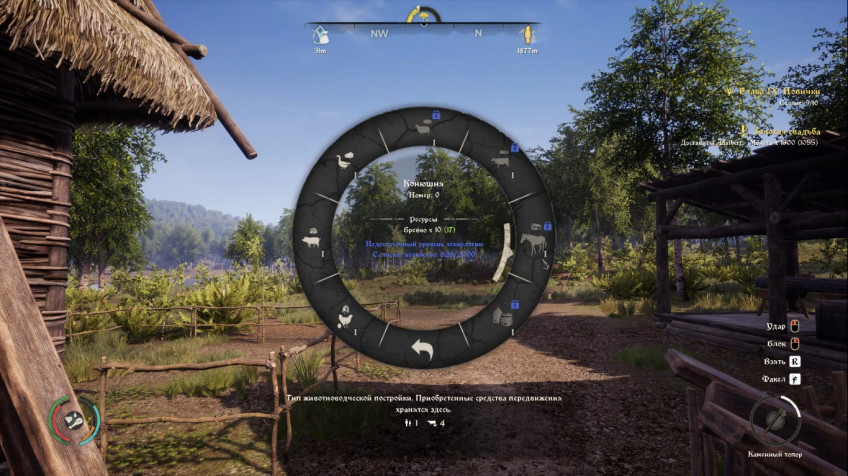Viewport: 848px width, 476px height.
Task: Go back with the return arrow
Action: tap(422, 348)
